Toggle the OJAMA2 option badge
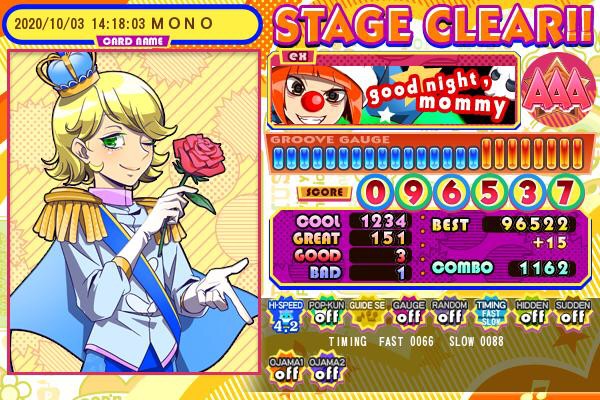The height and width of the screenshot is (400, 600). tap(328, 368)
